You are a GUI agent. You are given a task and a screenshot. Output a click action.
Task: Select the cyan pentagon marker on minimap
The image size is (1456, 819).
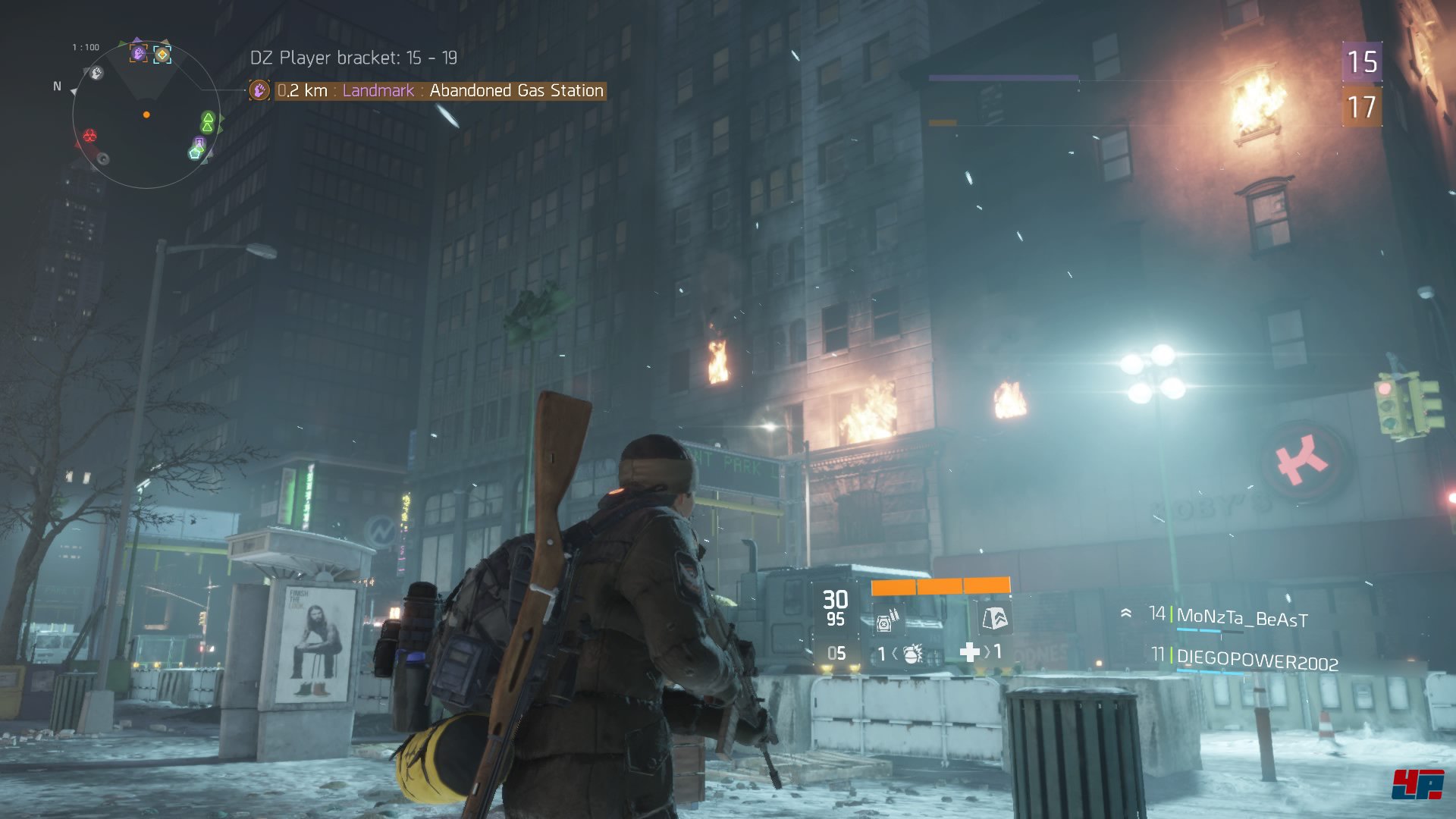(x=196, y=153)
